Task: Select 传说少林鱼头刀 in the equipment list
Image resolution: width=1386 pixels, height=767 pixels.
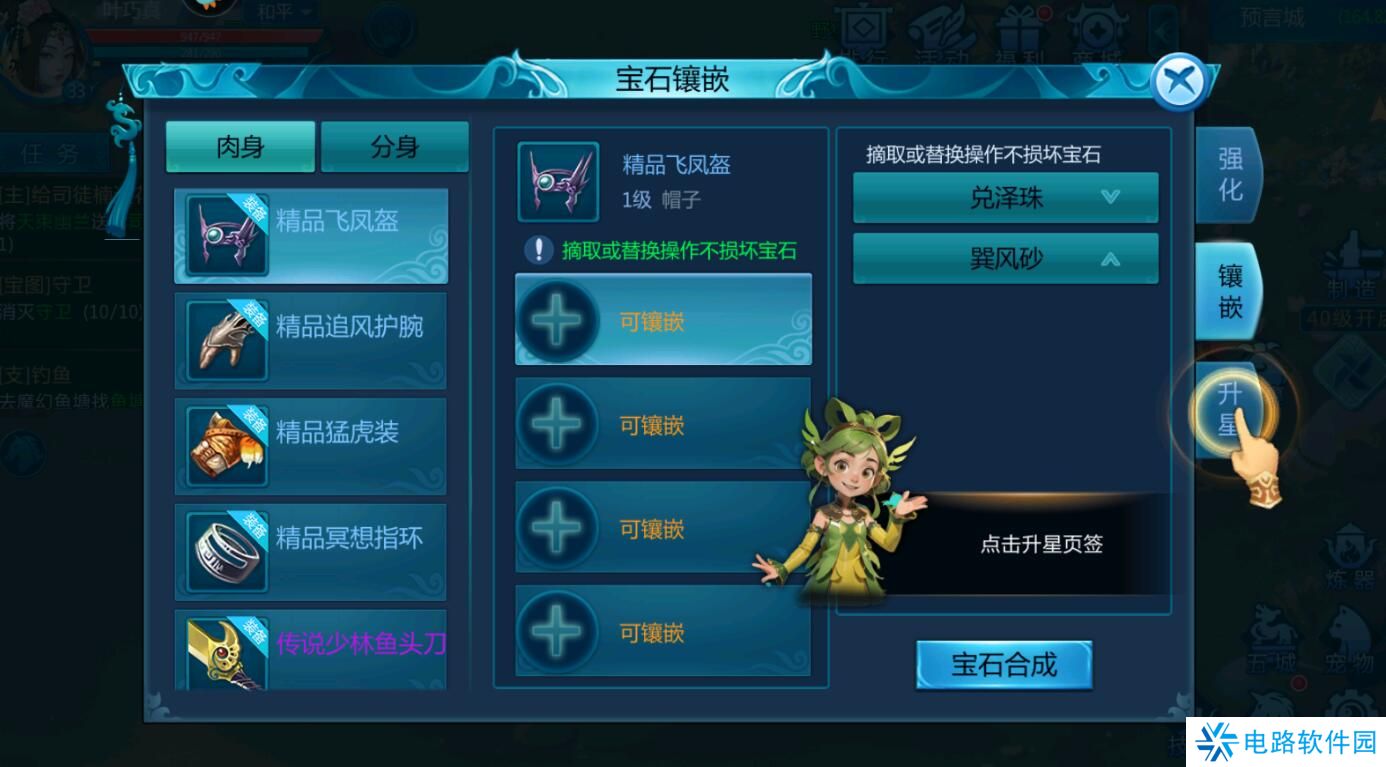Action: tap(311, 646)
